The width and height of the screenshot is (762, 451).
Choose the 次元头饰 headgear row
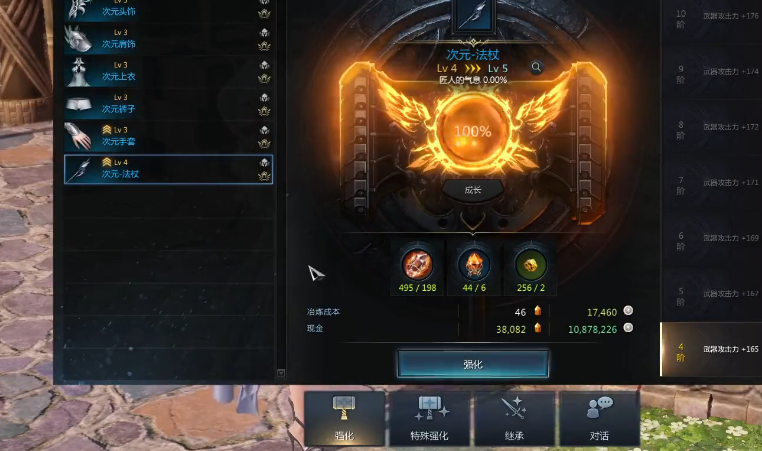(168, 10)
